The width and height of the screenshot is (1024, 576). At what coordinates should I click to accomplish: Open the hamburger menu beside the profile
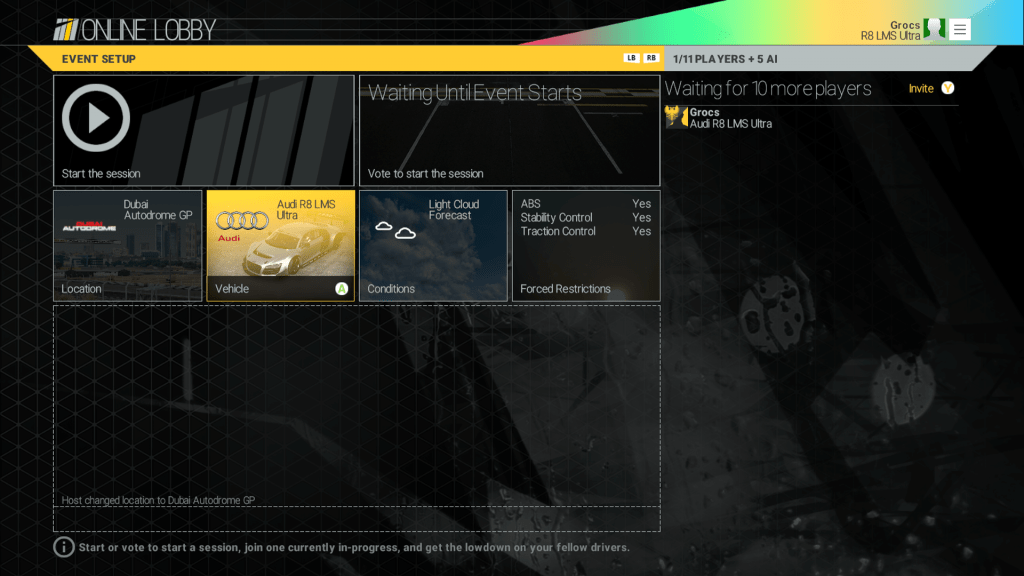click(960, 29)
